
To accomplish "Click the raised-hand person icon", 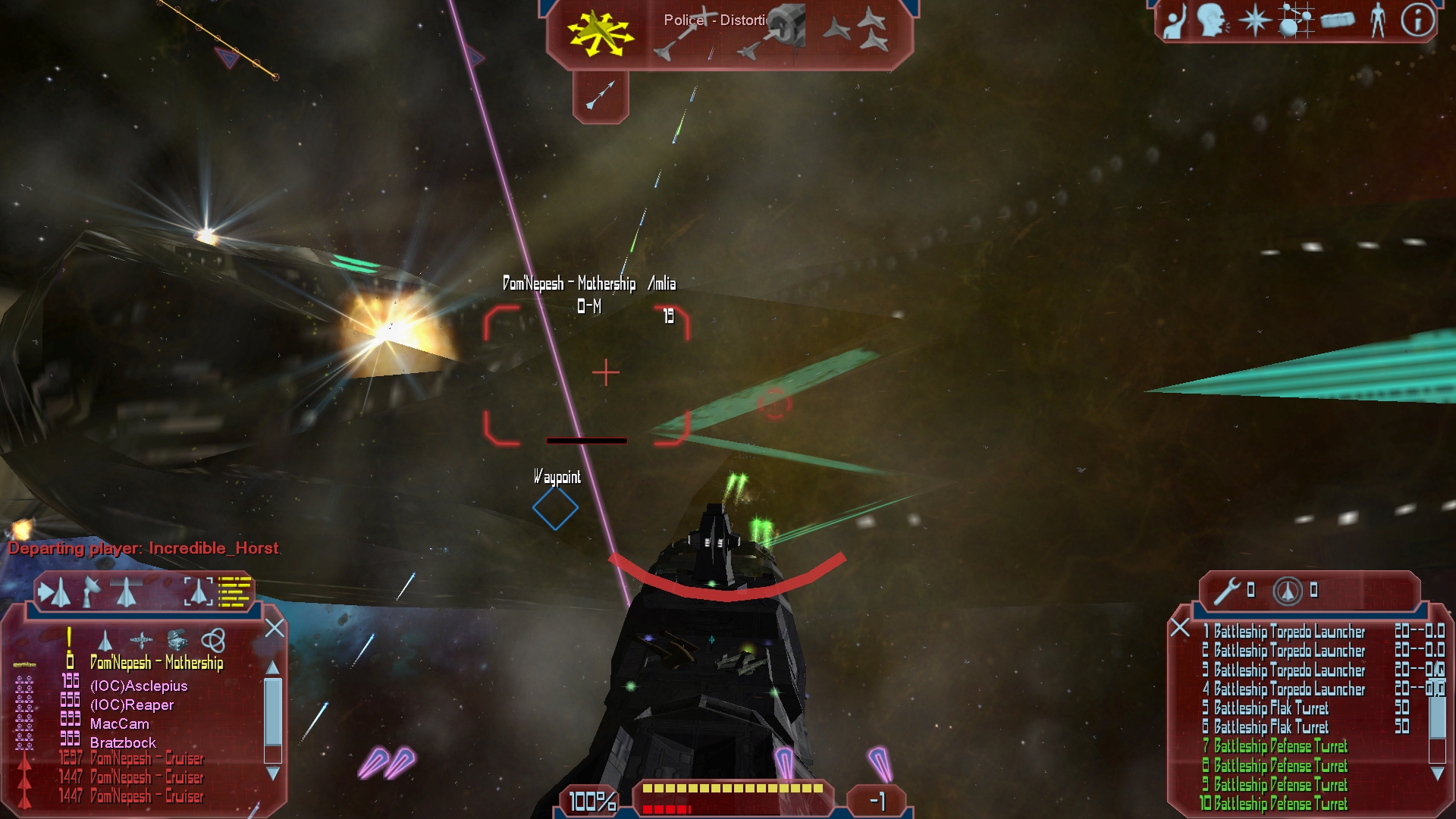I will [1174, 22].
